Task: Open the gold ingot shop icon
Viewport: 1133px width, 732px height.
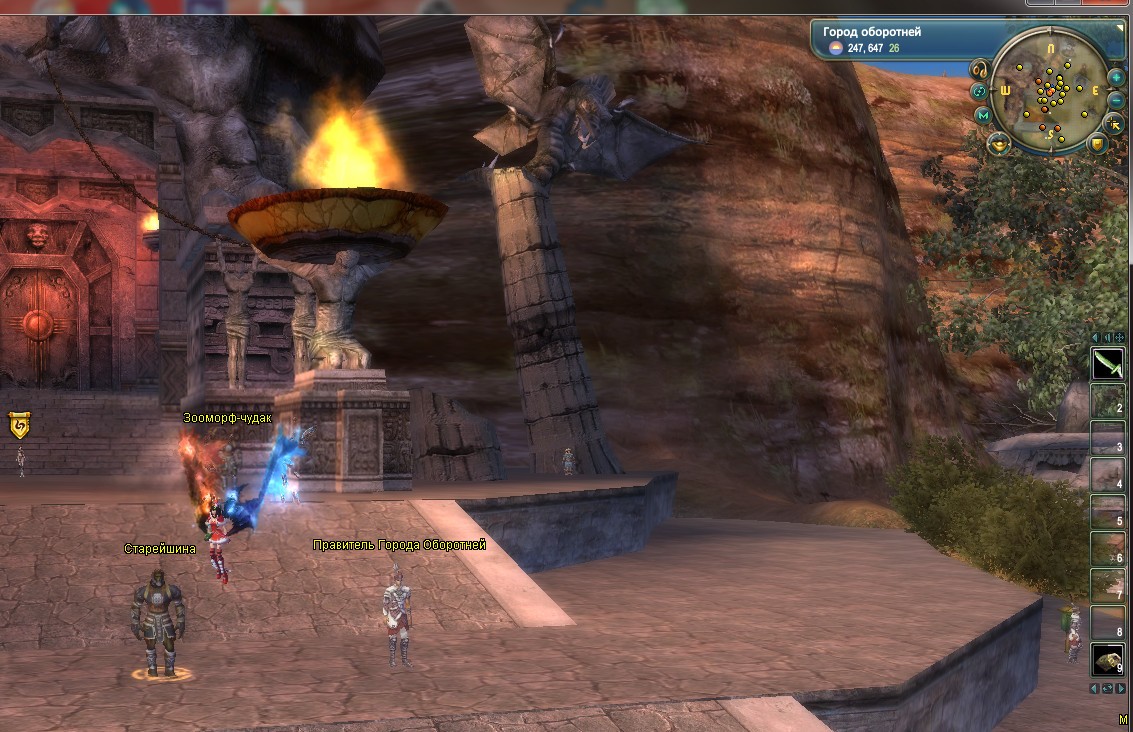Action: [x=999, y=145]
